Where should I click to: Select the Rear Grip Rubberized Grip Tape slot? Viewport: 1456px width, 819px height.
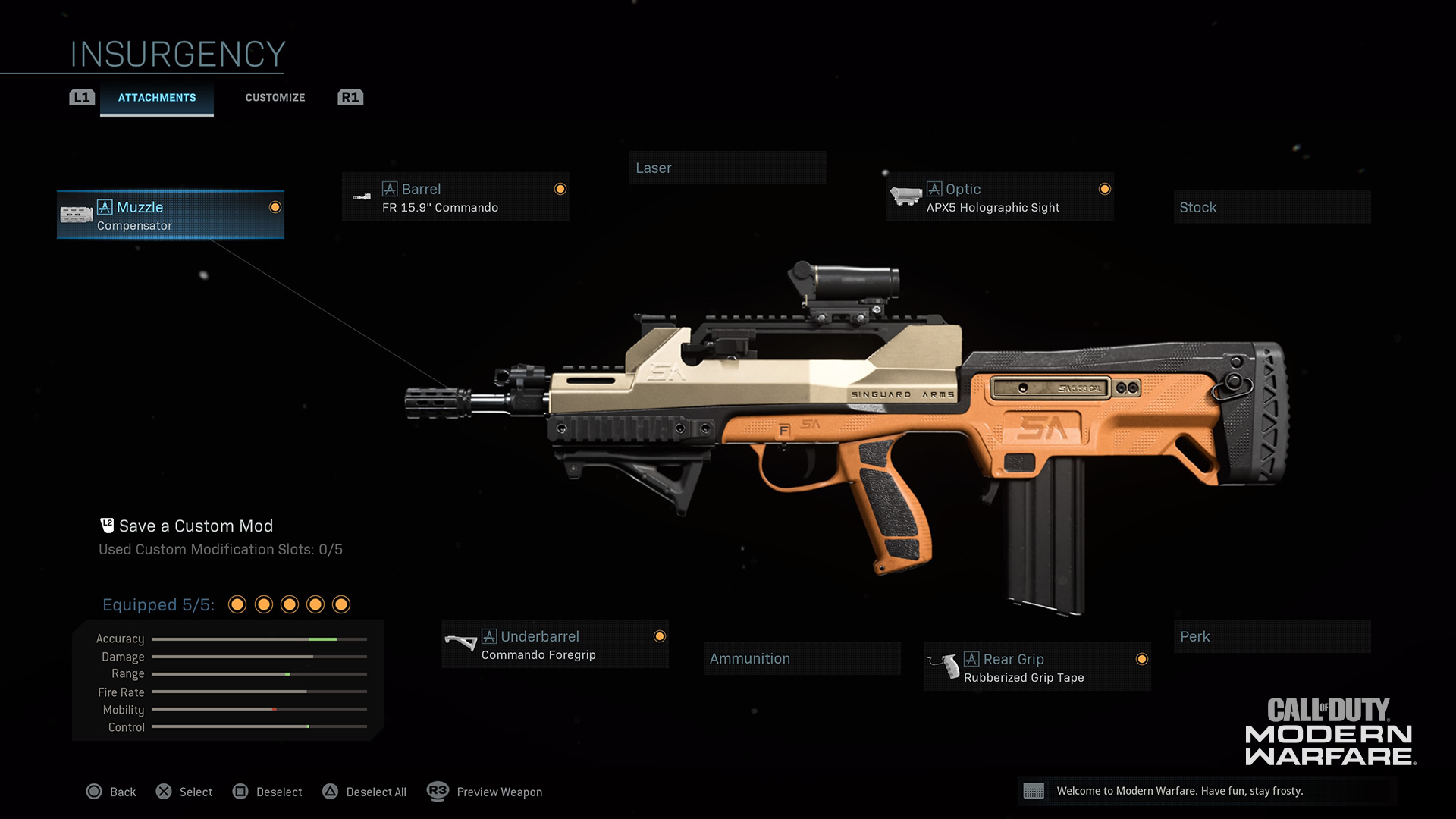pos(1037,667)
